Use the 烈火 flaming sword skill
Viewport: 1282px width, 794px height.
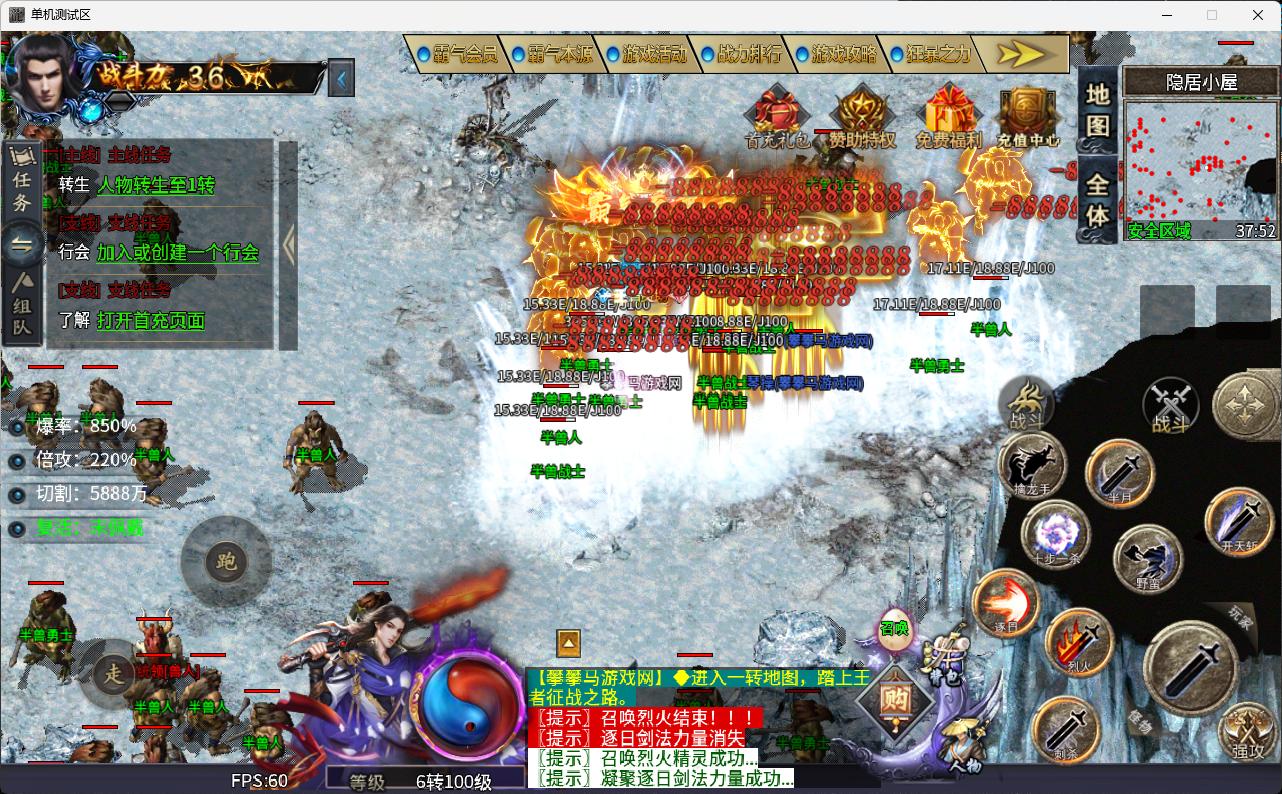(1079, 641)
